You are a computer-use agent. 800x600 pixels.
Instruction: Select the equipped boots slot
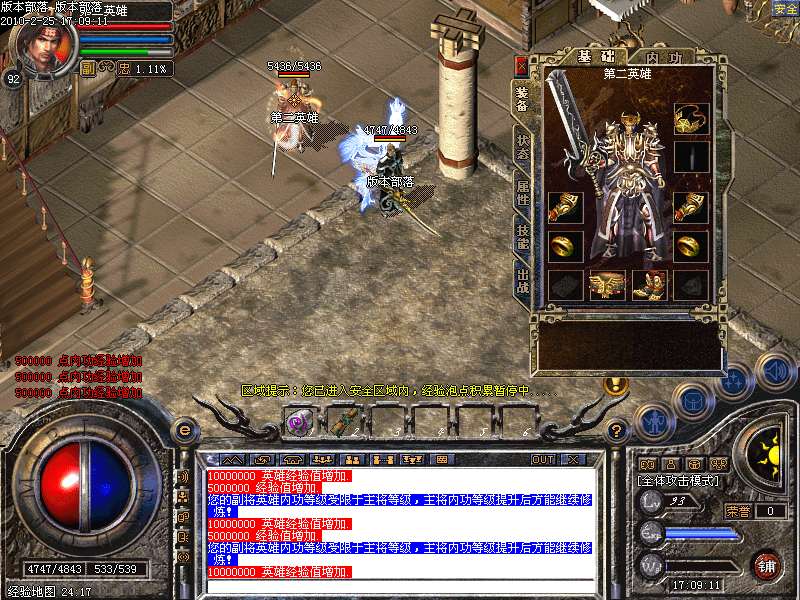point(650,285)
